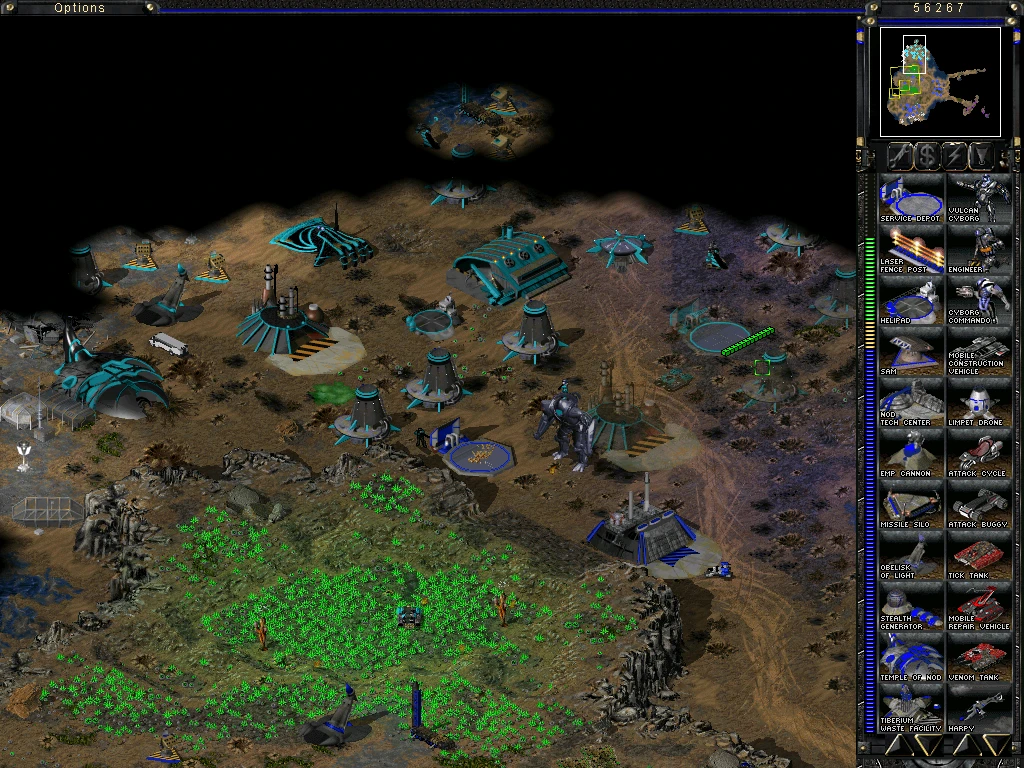1024x768 pixels.
Task: Build an Obelisk of Light
Action: [911, 556]
